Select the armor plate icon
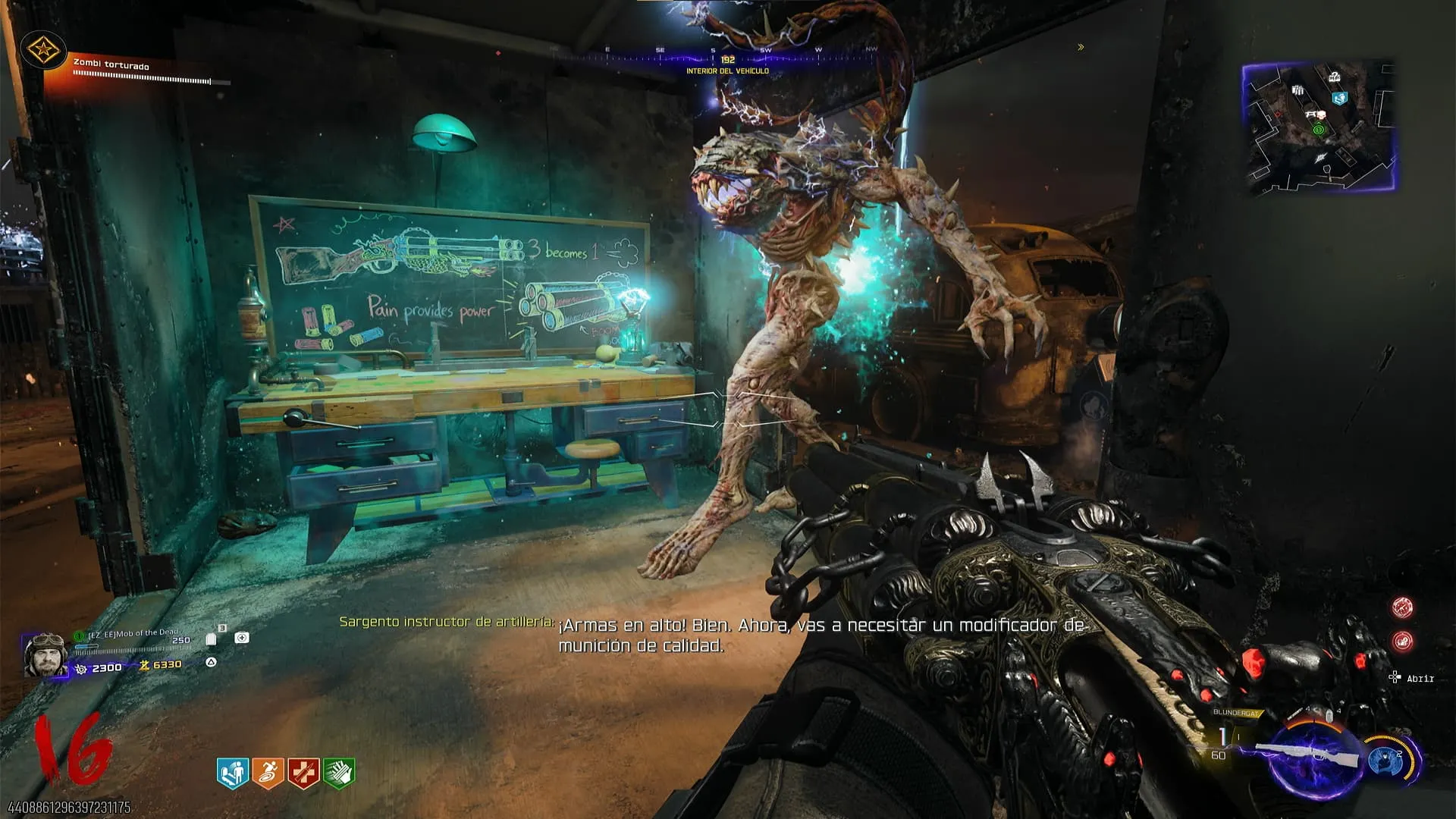Viewport: 1456px width, 819px height. (212, 639)
